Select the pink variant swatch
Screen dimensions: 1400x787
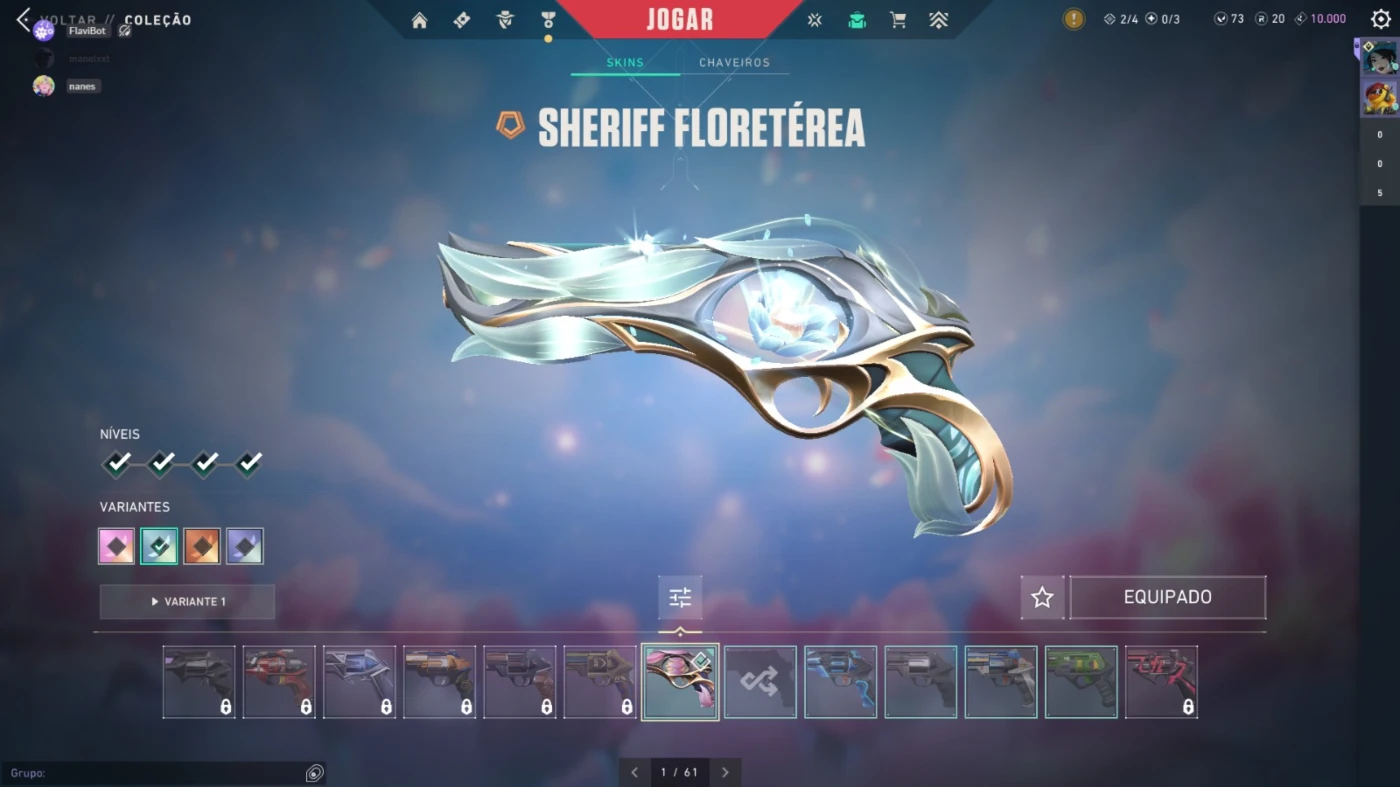116,546
